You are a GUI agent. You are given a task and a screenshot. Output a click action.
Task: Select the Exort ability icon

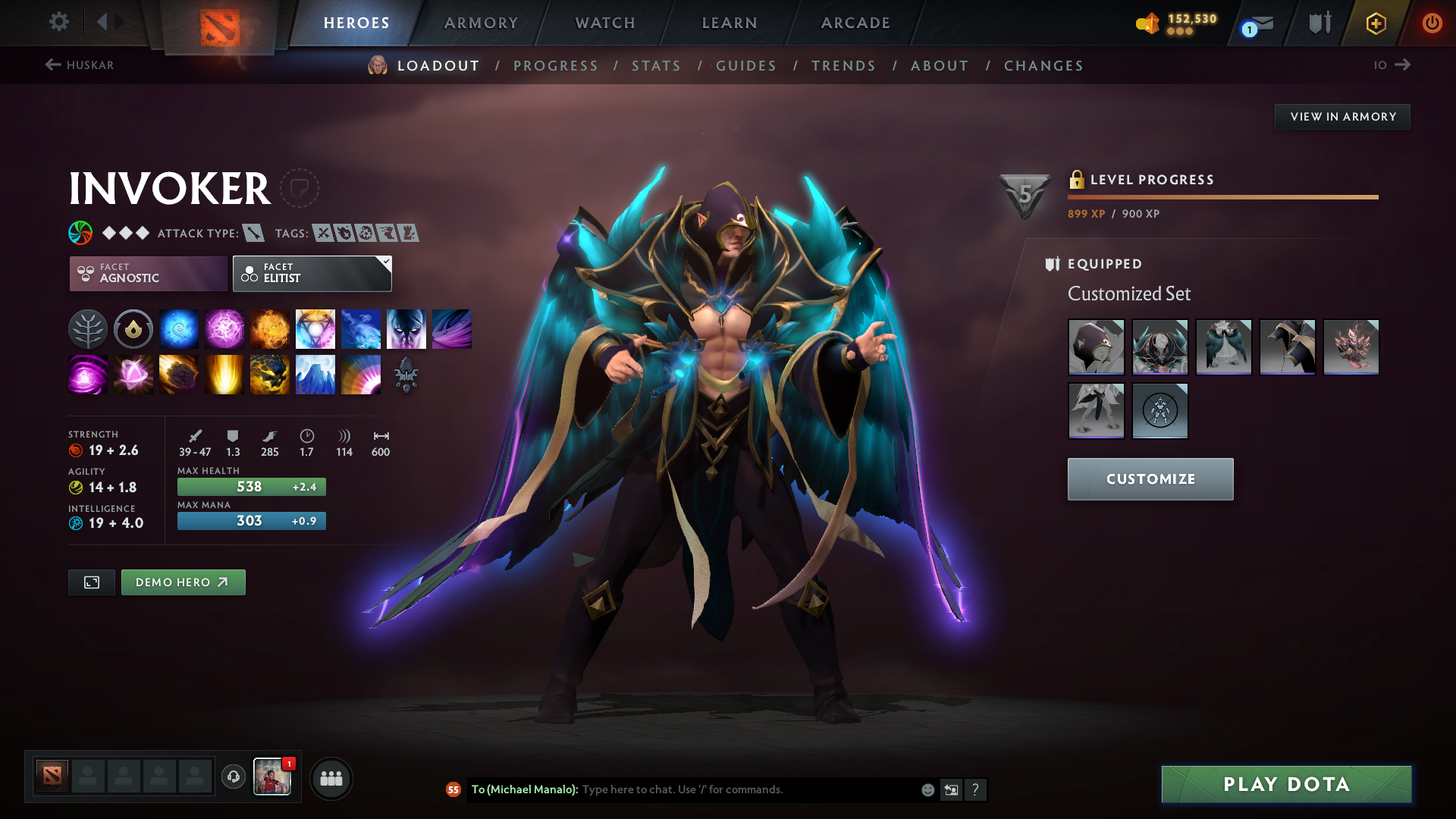270,328
